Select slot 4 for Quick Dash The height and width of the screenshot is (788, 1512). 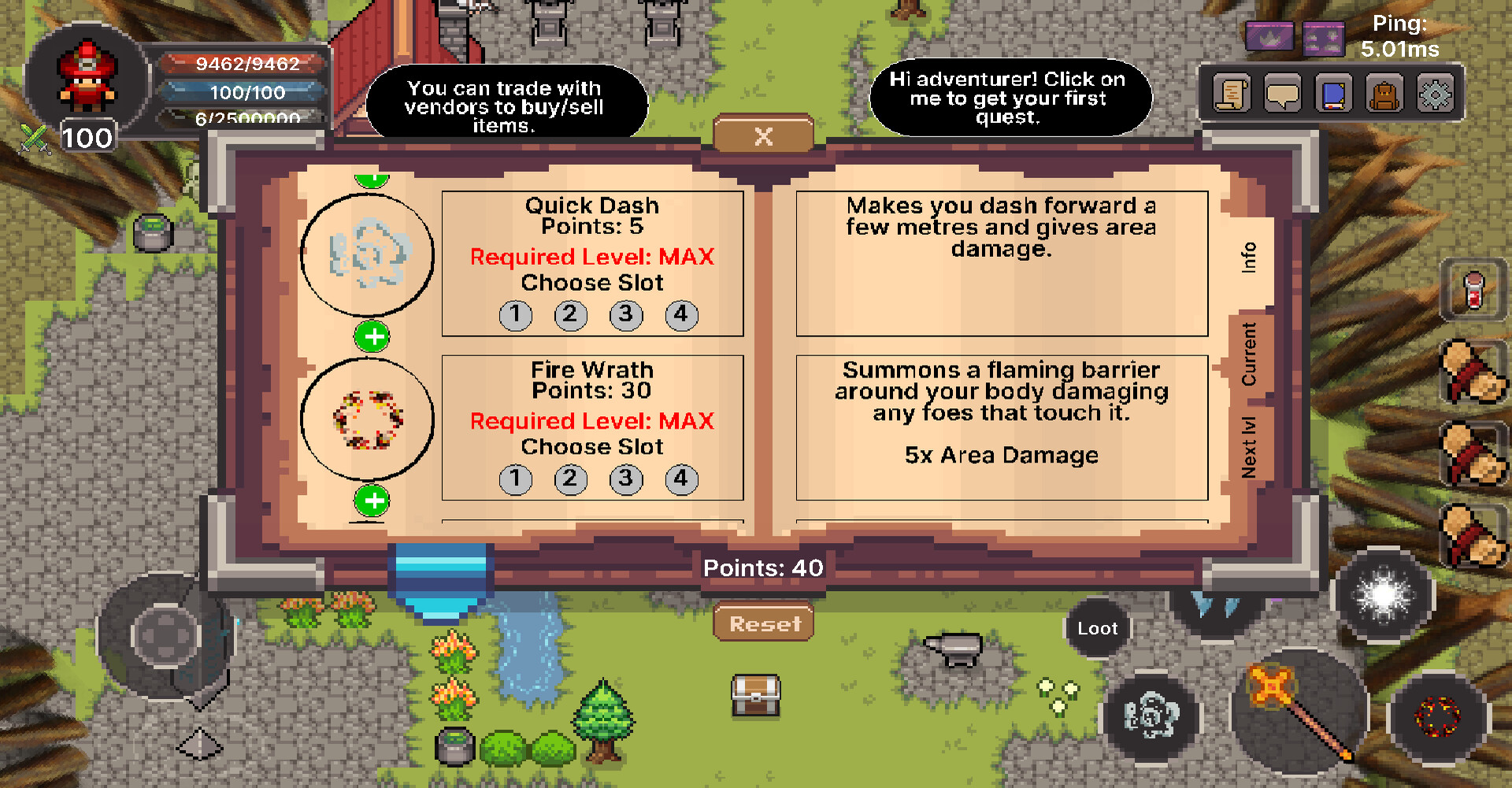pos(681,314)
